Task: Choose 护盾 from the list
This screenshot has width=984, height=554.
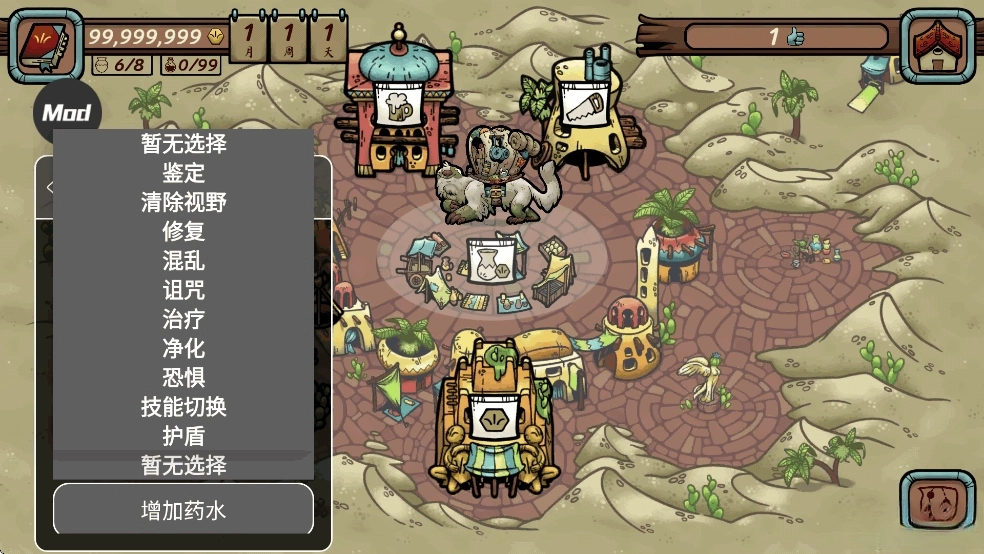Action: coord(183,436)
